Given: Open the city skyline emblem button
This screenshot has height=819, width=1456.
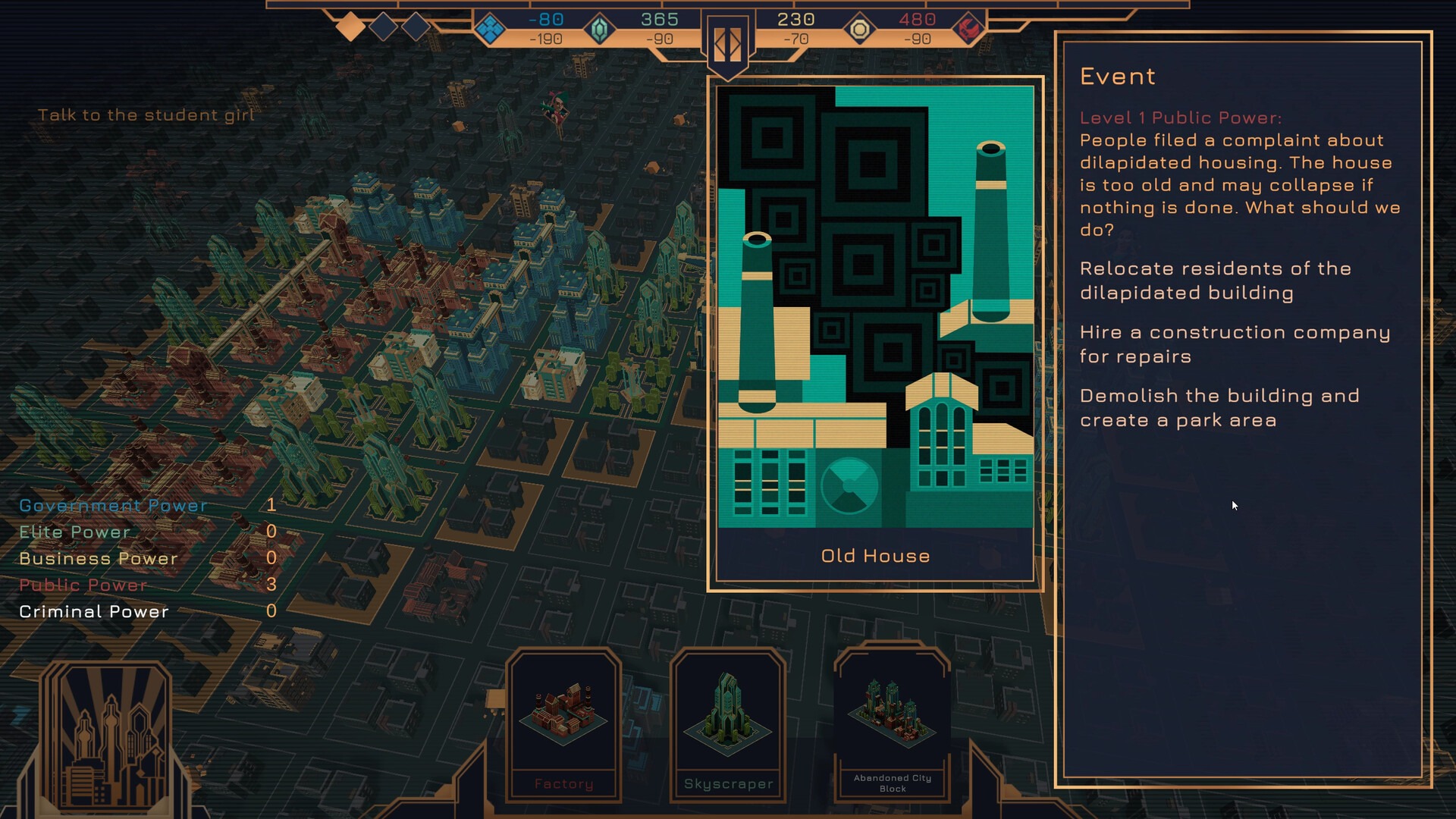Looking at the screenshot, I should [x=106, y=739].
